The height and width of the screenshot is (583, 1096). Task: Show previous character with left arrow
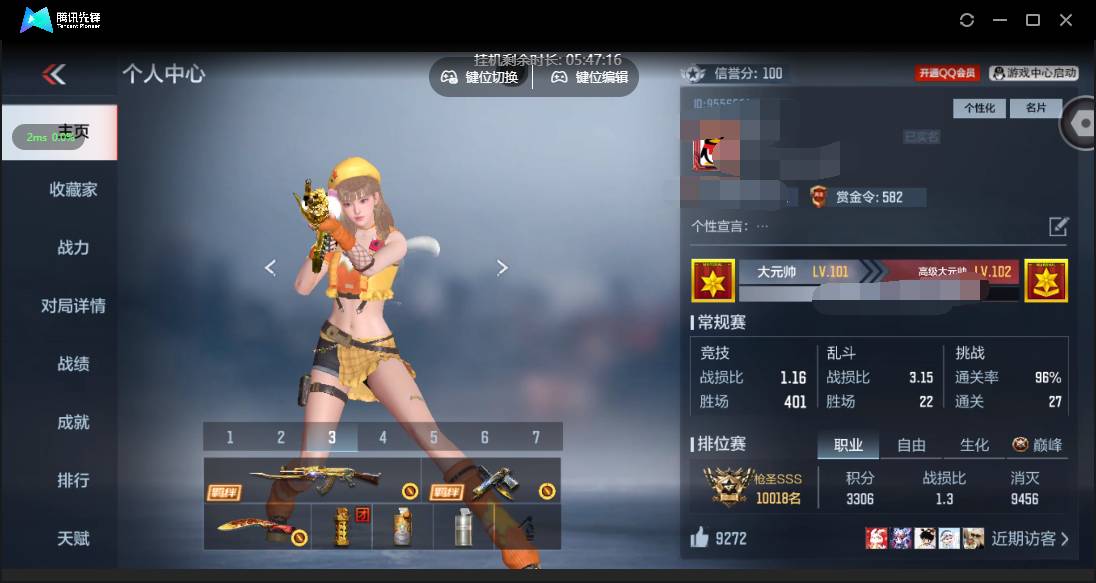(270, 267)
